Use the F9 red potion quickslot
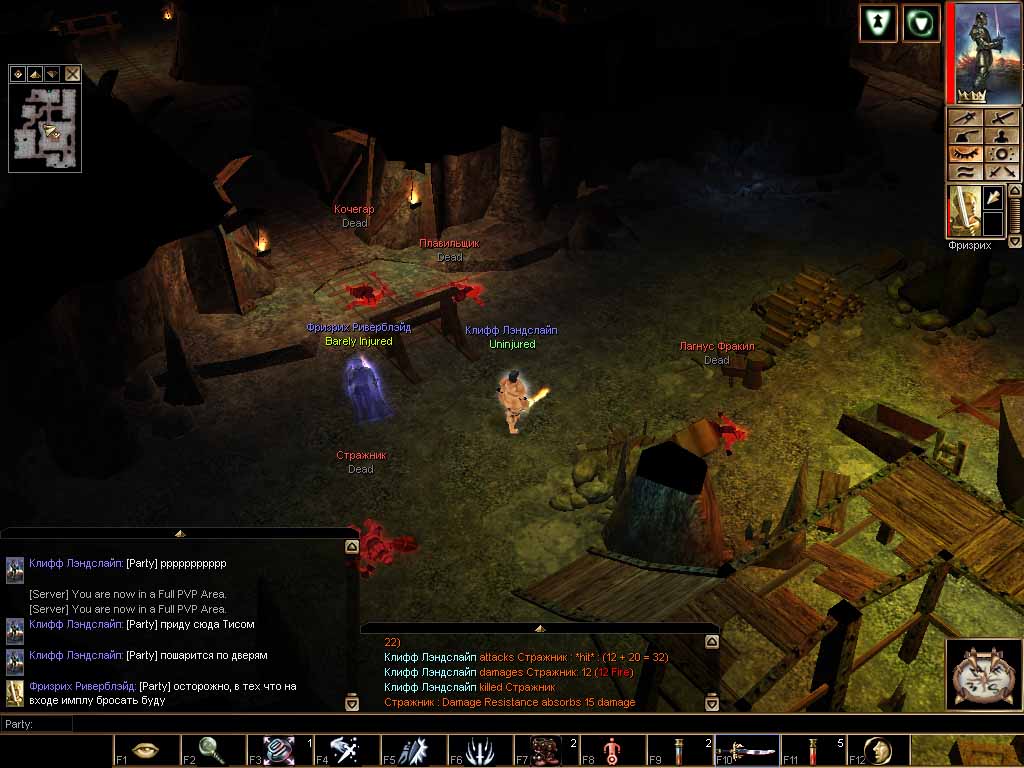This screenshot has height=768, width=1024. (678, 750)
